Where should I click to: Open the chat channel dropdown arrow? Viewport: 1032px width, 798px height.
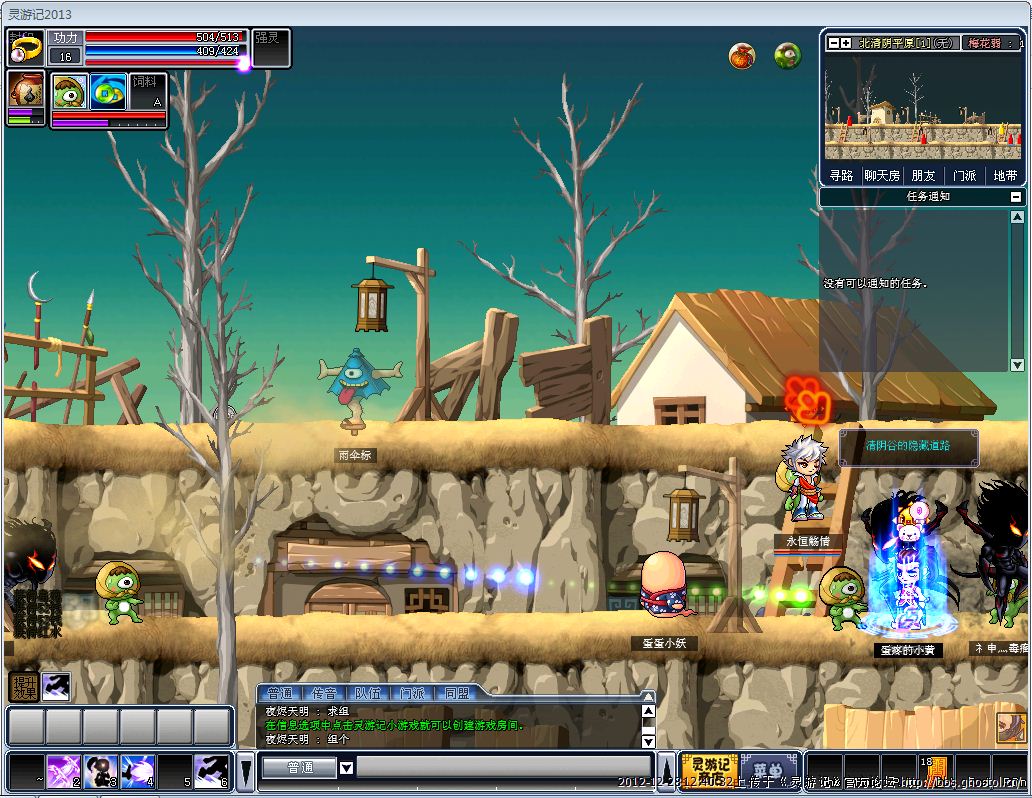[x=346, y=768]
